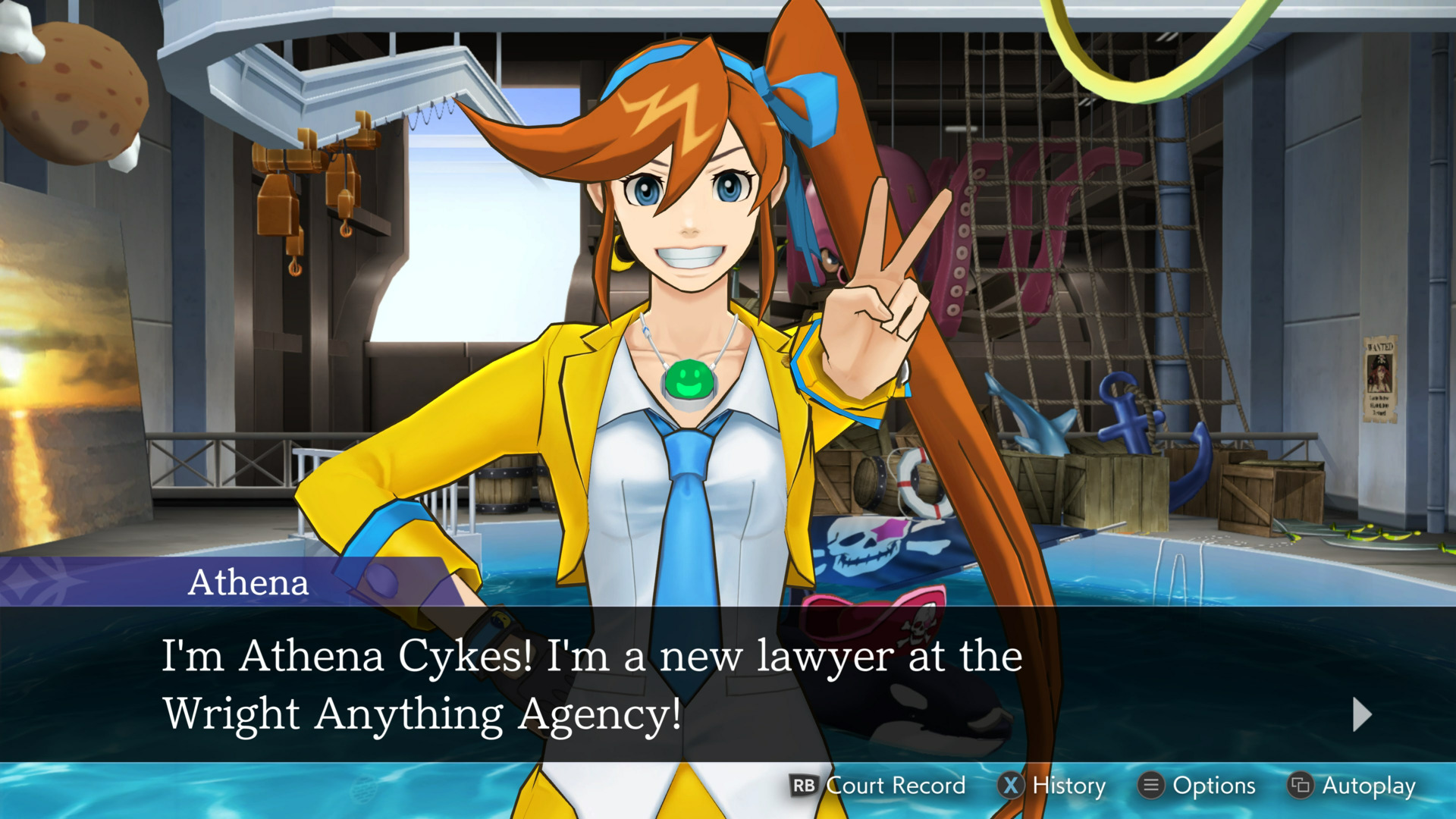The height and width of the screenshot is (819, 1456).
Task: Click the Autoplay stacked-squares icon
Action: coord(1299,786)
